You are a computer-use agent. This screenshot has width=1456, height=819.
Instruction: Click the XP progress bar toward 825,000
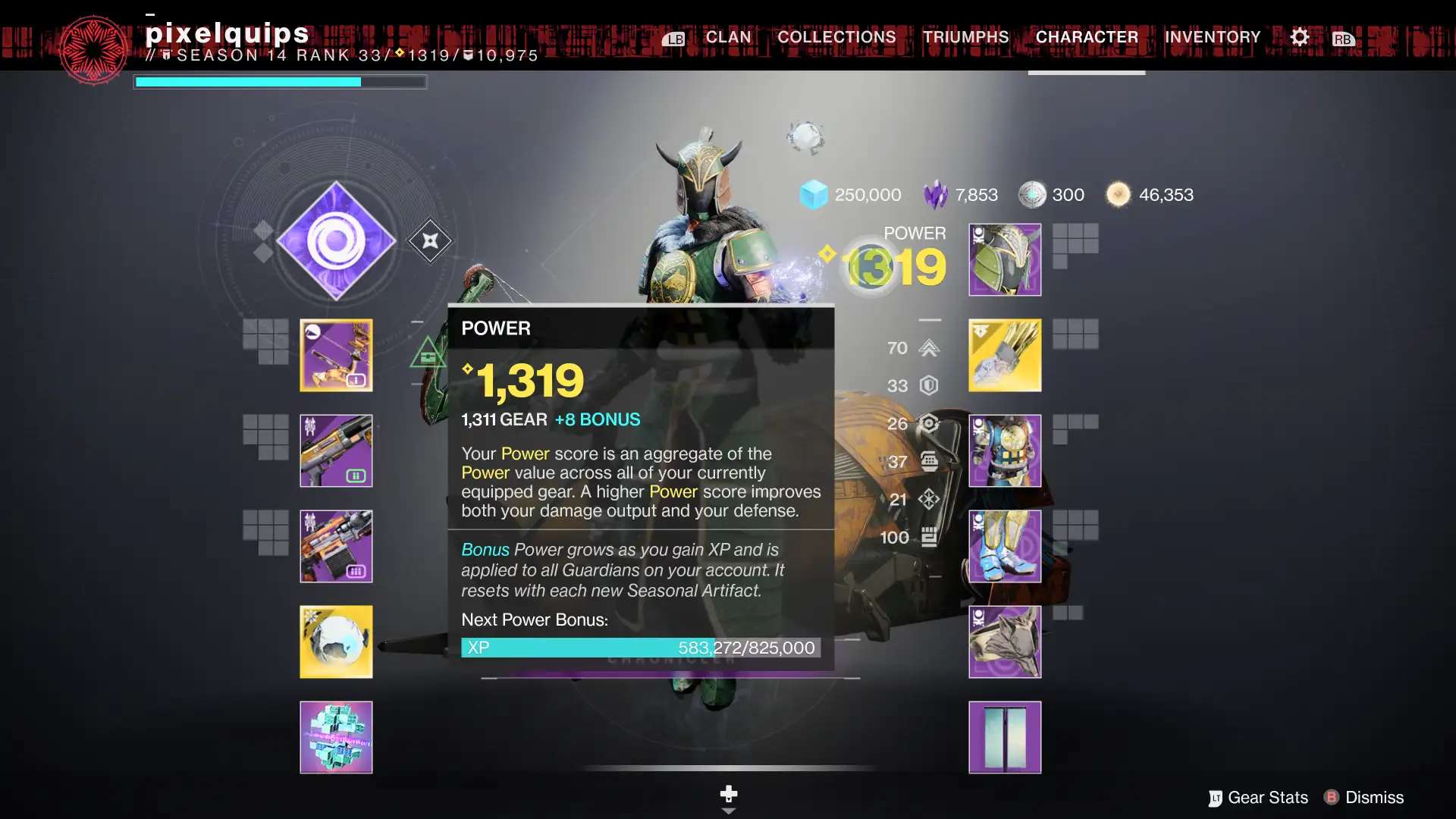point(641,648)
